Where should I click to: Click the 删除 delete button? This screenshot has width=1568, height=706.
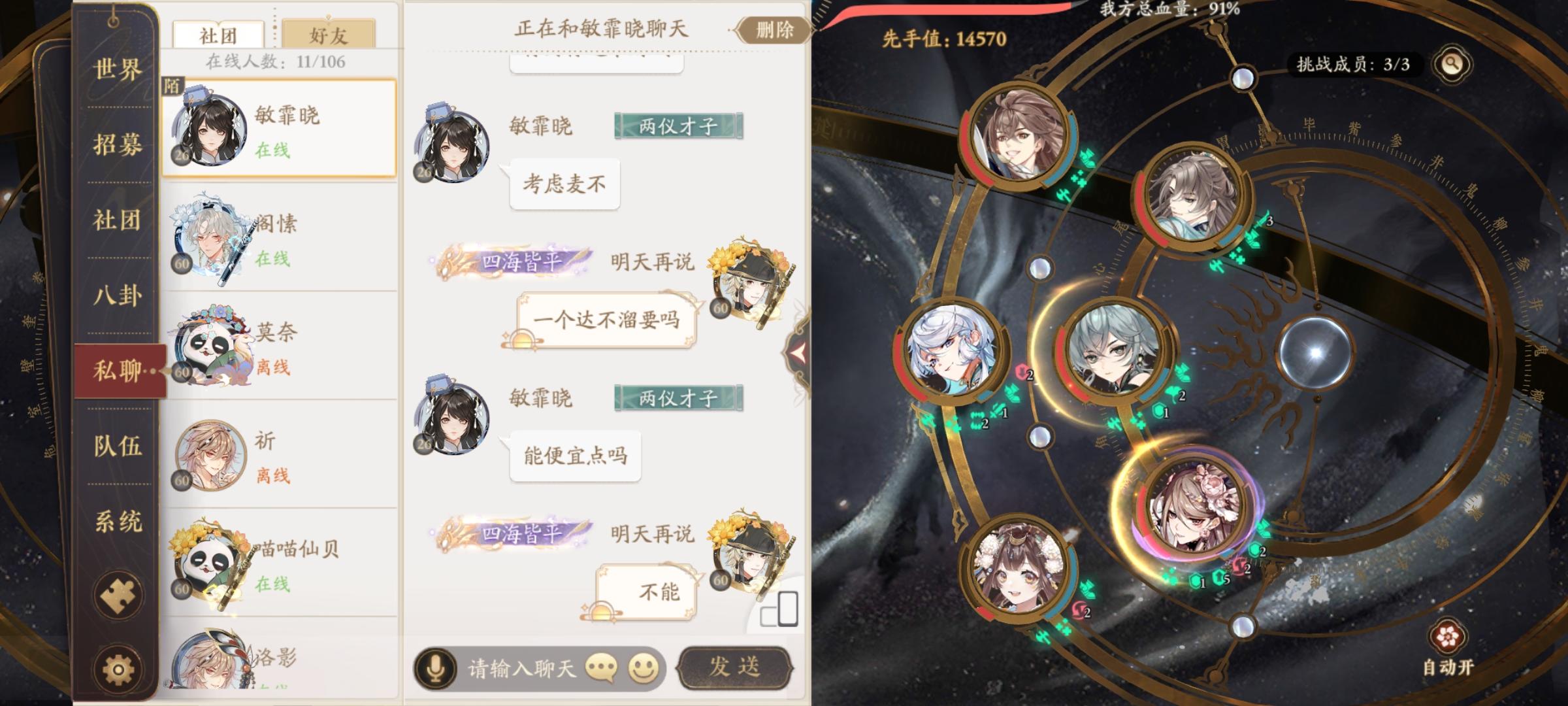pyautogui.click(x=773, y=31)
